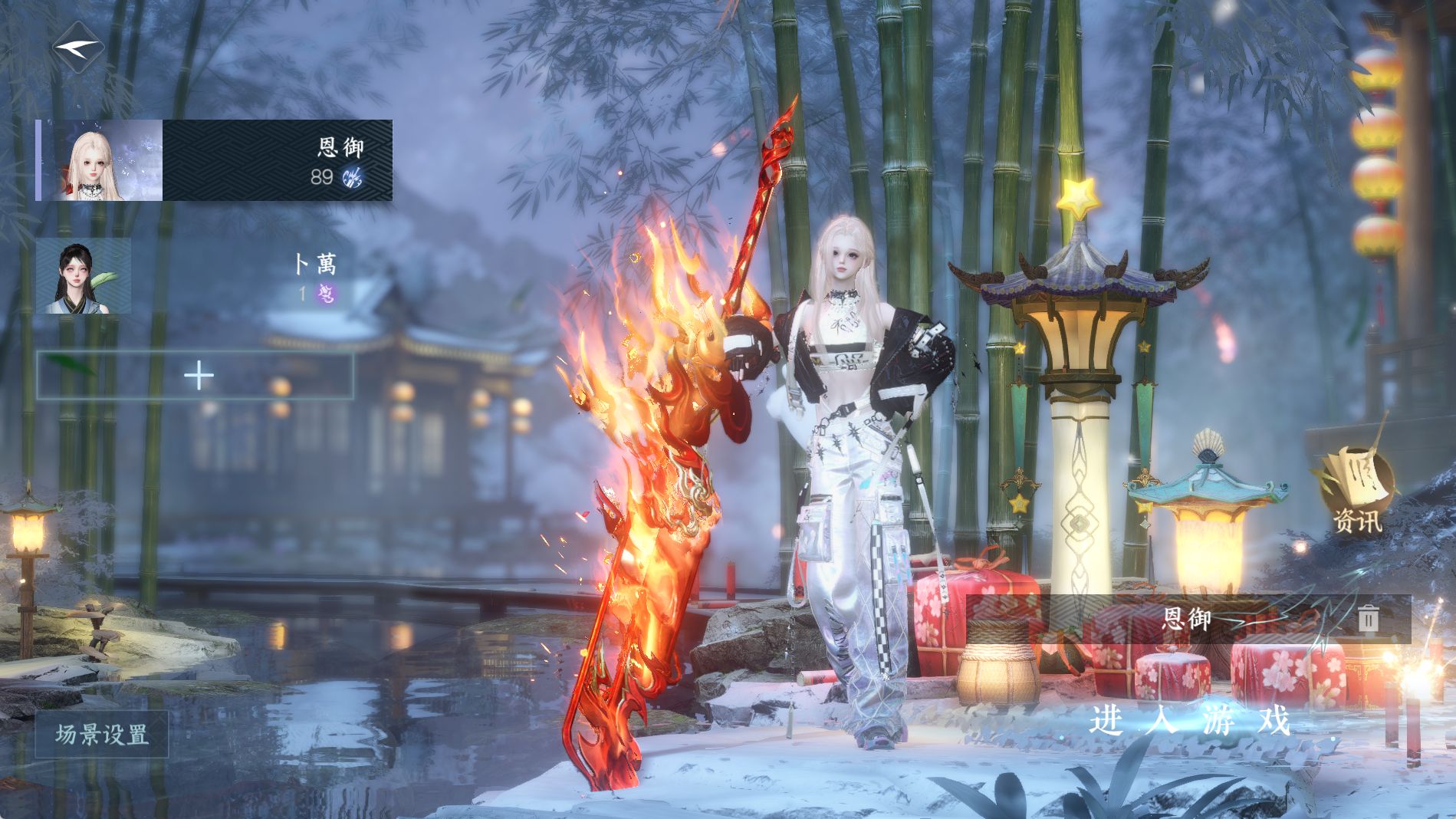The height and width of the screenshot is (819, 1456).
Task: Delete character with the trash can icon
Action: 1368,619
